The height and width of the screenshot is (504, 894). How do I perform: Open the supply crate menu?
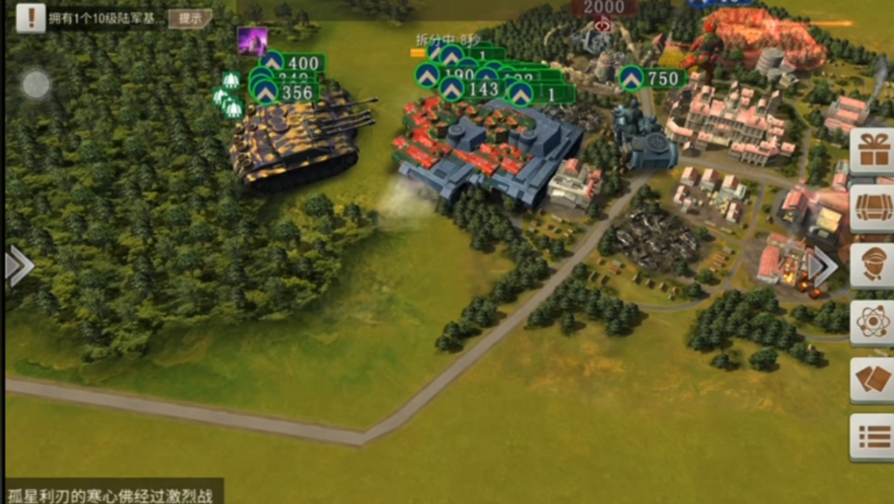pos(872,208)
